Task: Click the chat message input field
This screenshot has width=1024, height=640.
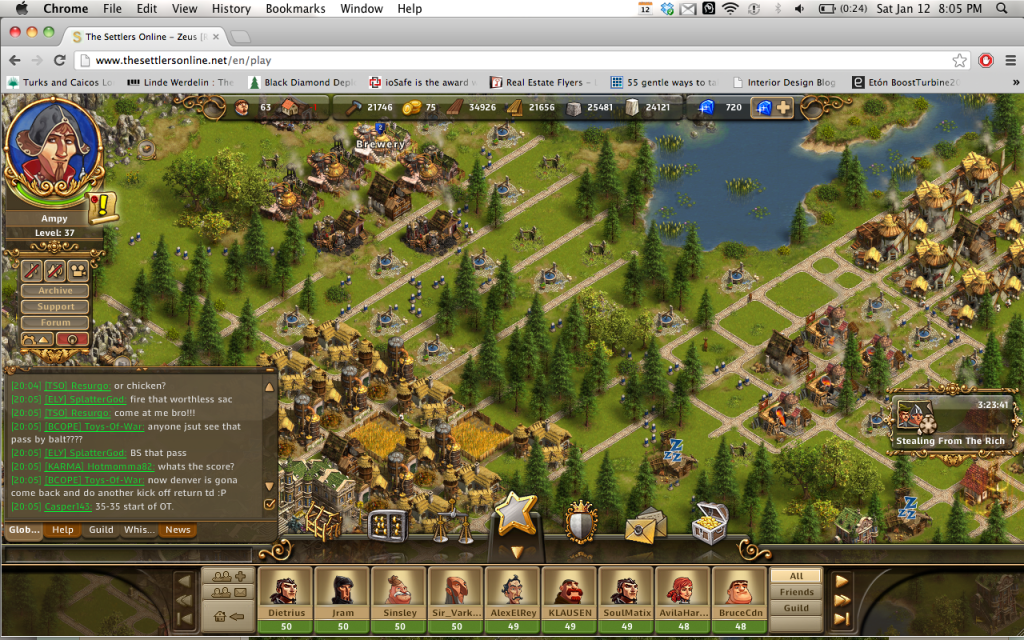Action: click(128, 552)
